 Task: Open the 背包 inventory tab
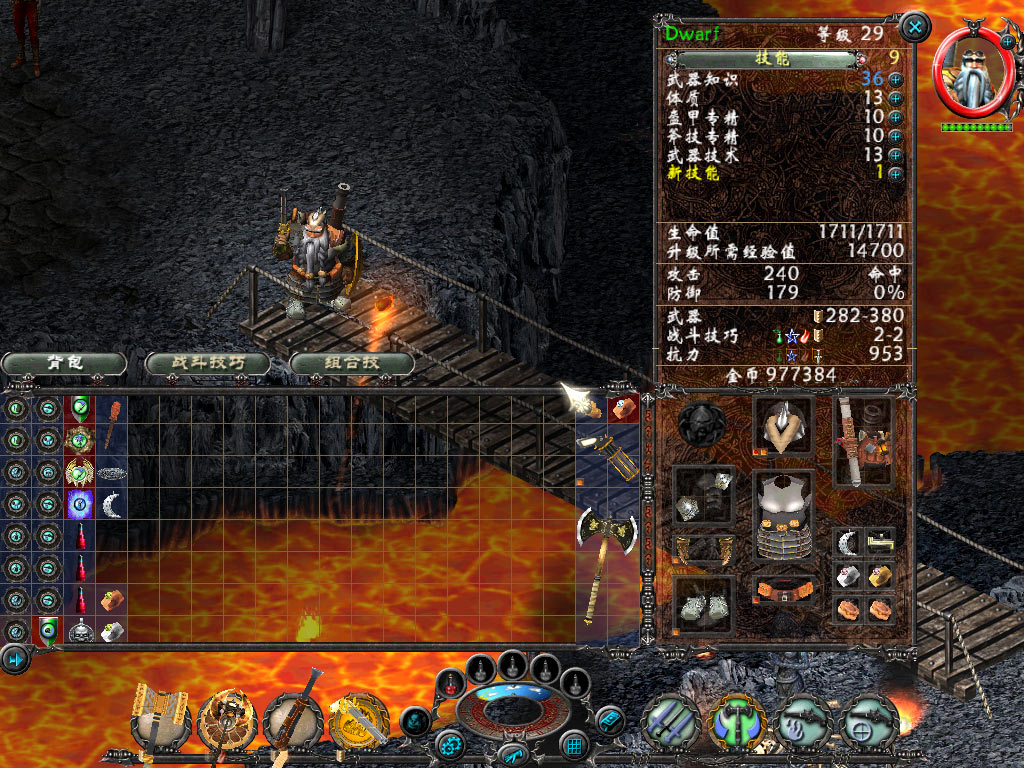tap(64, 362)
